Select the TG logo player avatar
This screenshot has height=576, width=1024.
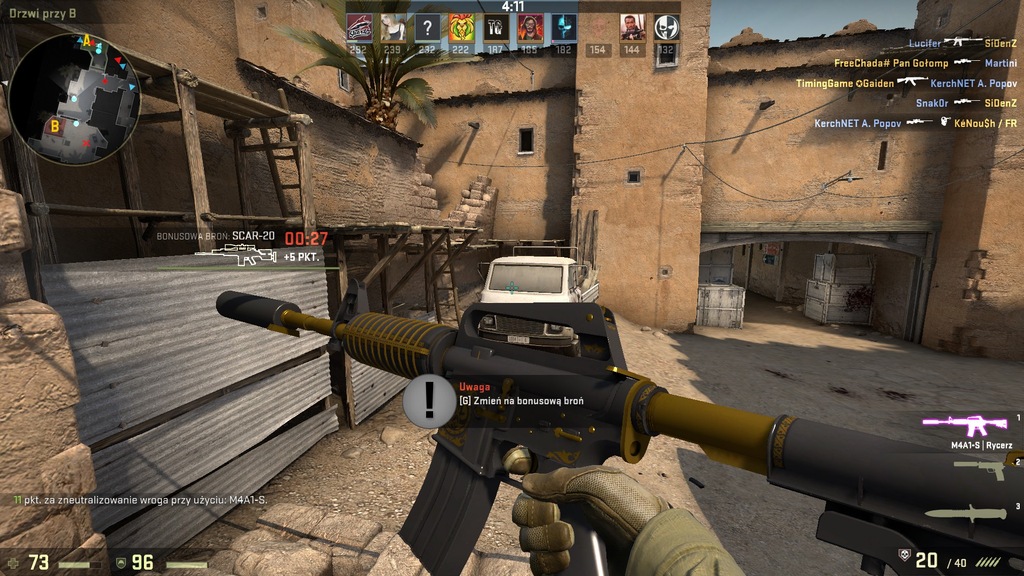pos(496,27)
